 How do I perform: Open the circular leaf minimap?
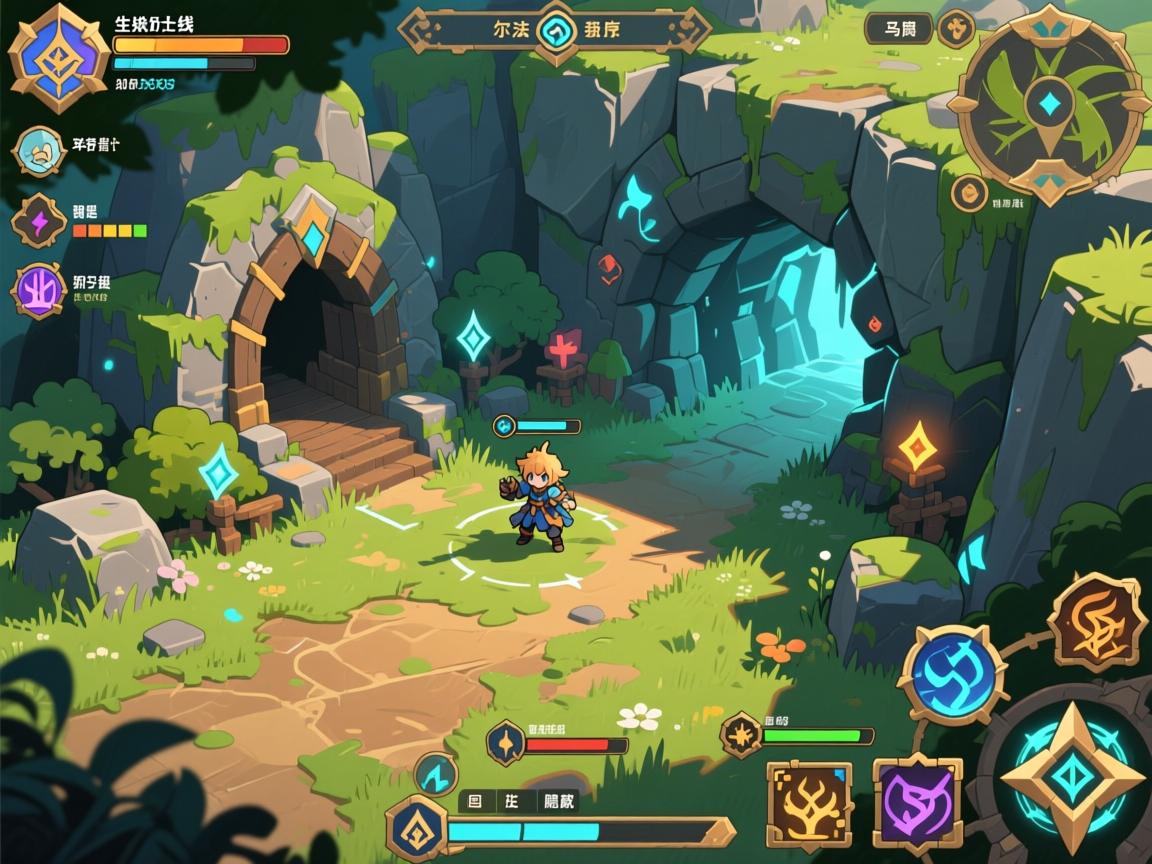(x=1049, y=104)
